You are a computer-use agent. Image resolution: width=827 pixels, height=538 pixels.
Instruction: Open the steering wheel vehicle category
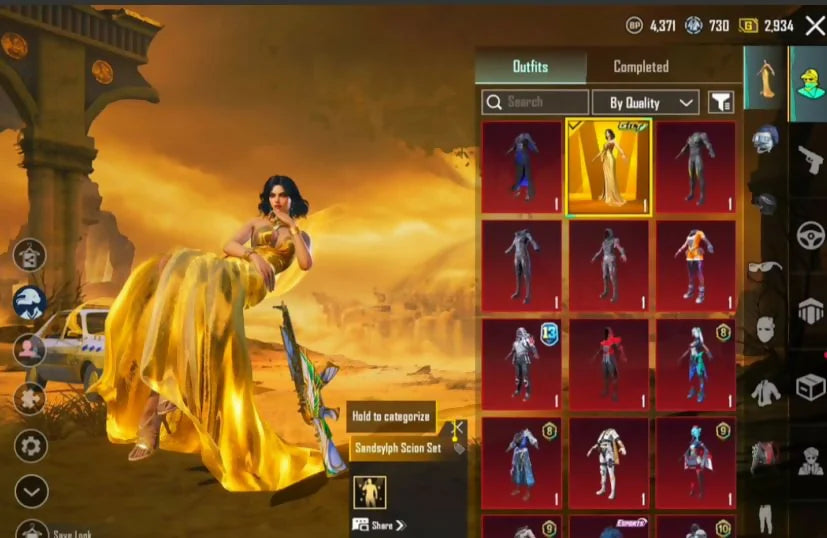(809, 236)
